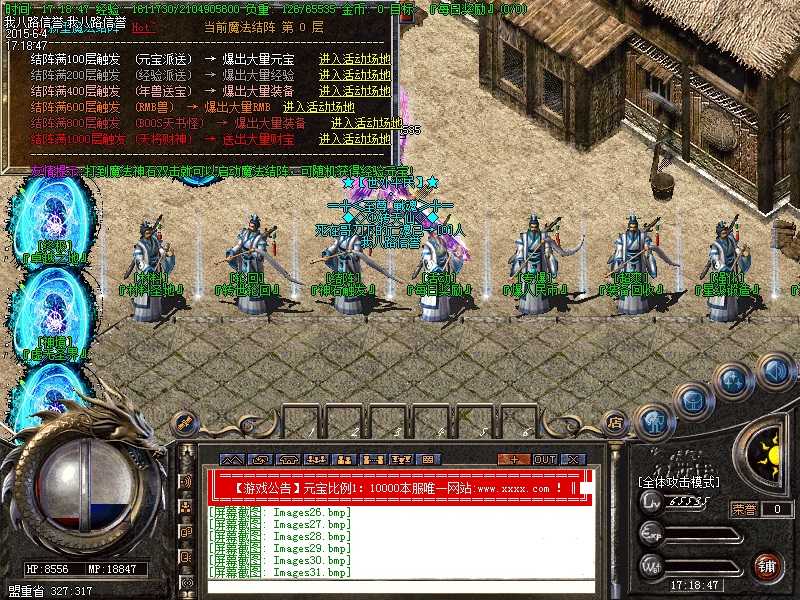The height and width of the screenshot is (600, 800).
Task: Select the first chat channel icon in the left strip
Action: 186,481
